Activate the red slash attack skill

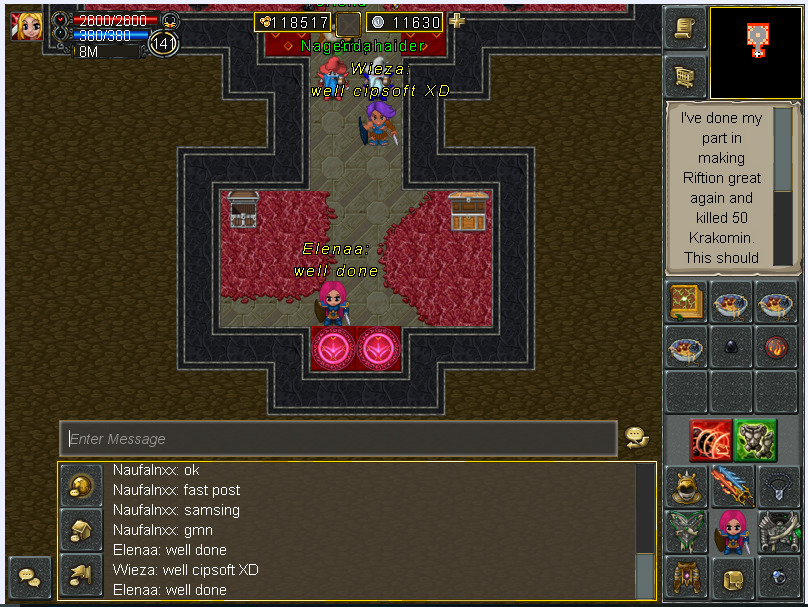point(710,440)
